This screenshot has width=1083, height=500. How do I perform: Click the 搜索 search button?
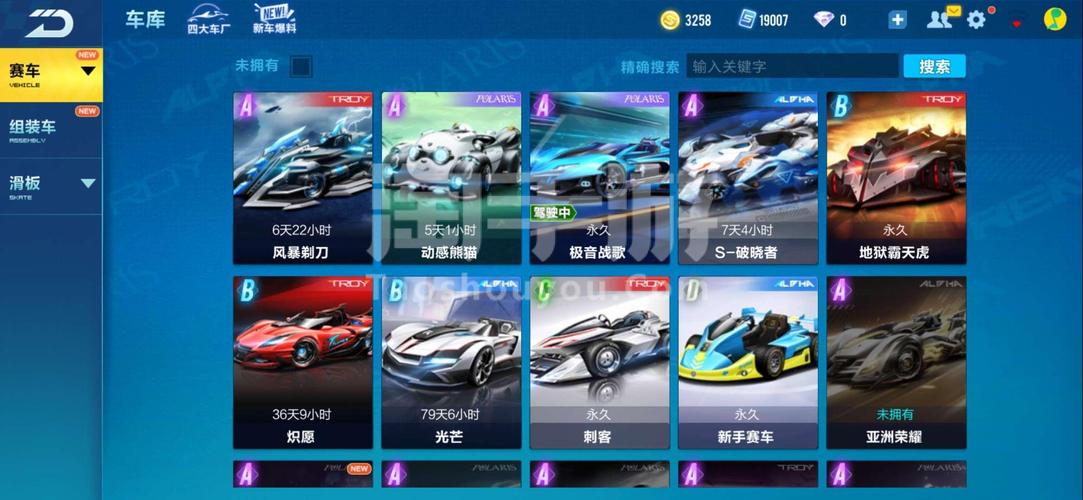coord(934,67)
